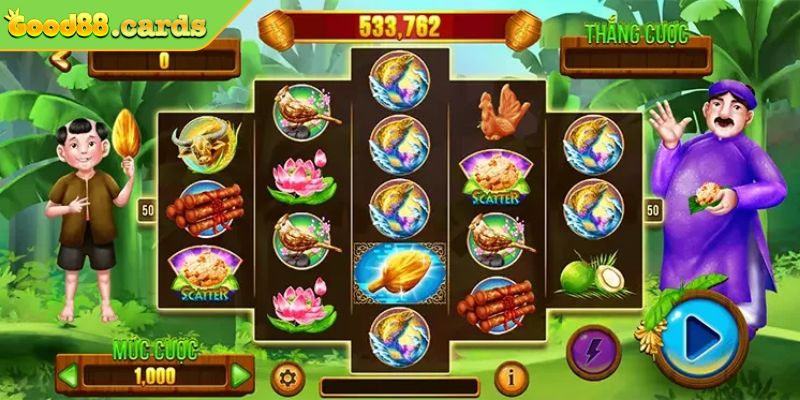Increase the bet with the right arrow

click(240, 376)
